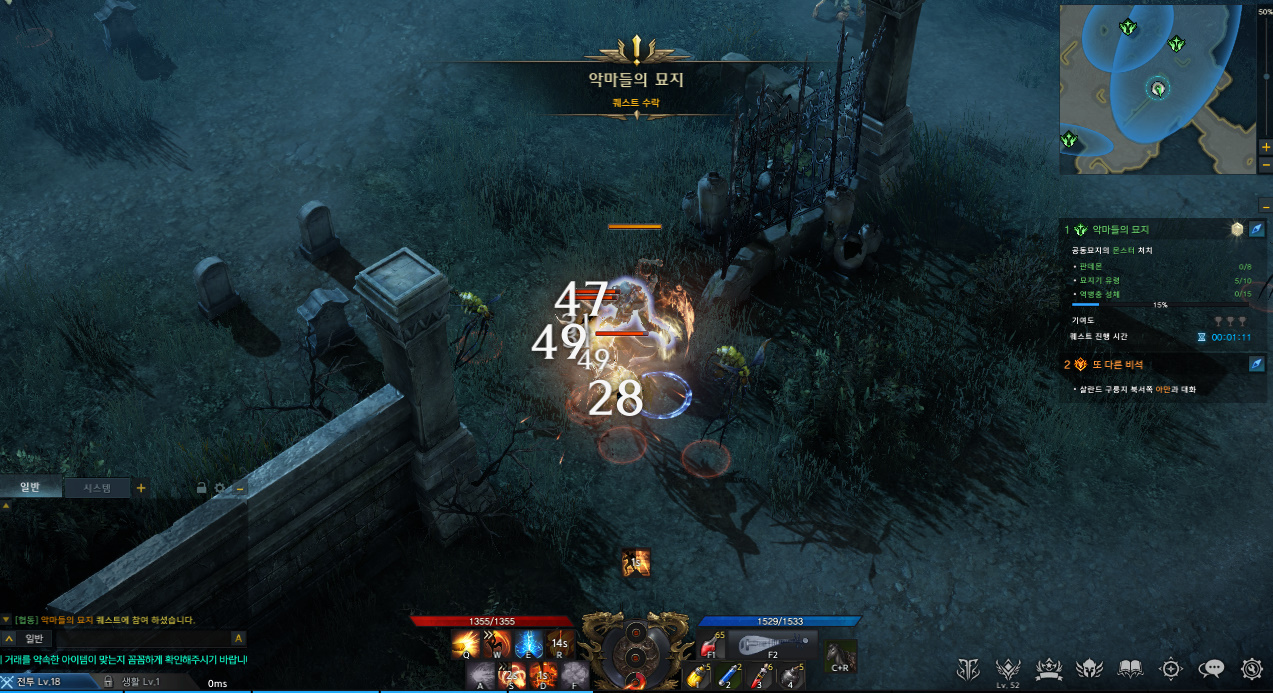Zoom out the minimap with minus button
Viewport: 1273px width, 693px height.
click(x=1266, y=164)
